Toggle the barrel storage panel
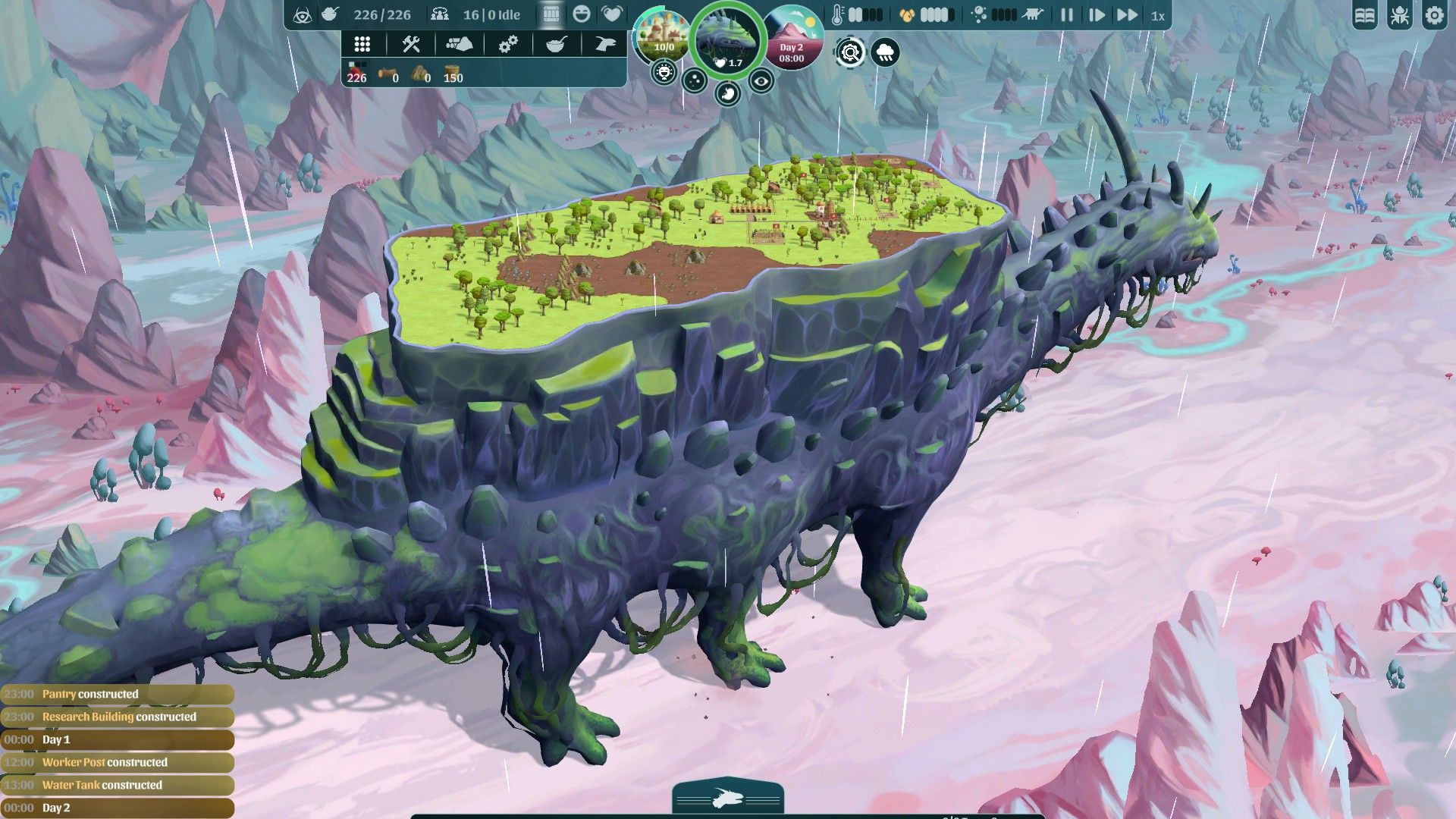 551,14
